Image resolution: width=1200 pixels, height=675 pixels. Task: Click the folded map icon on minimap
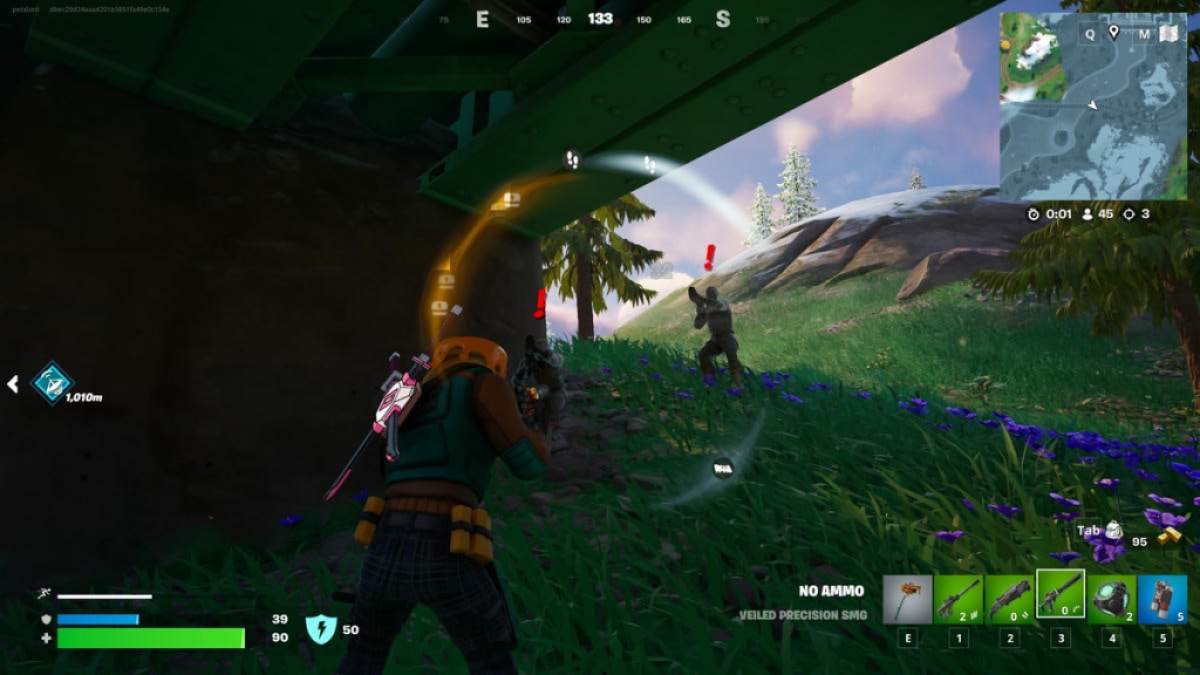(1168, 34)
